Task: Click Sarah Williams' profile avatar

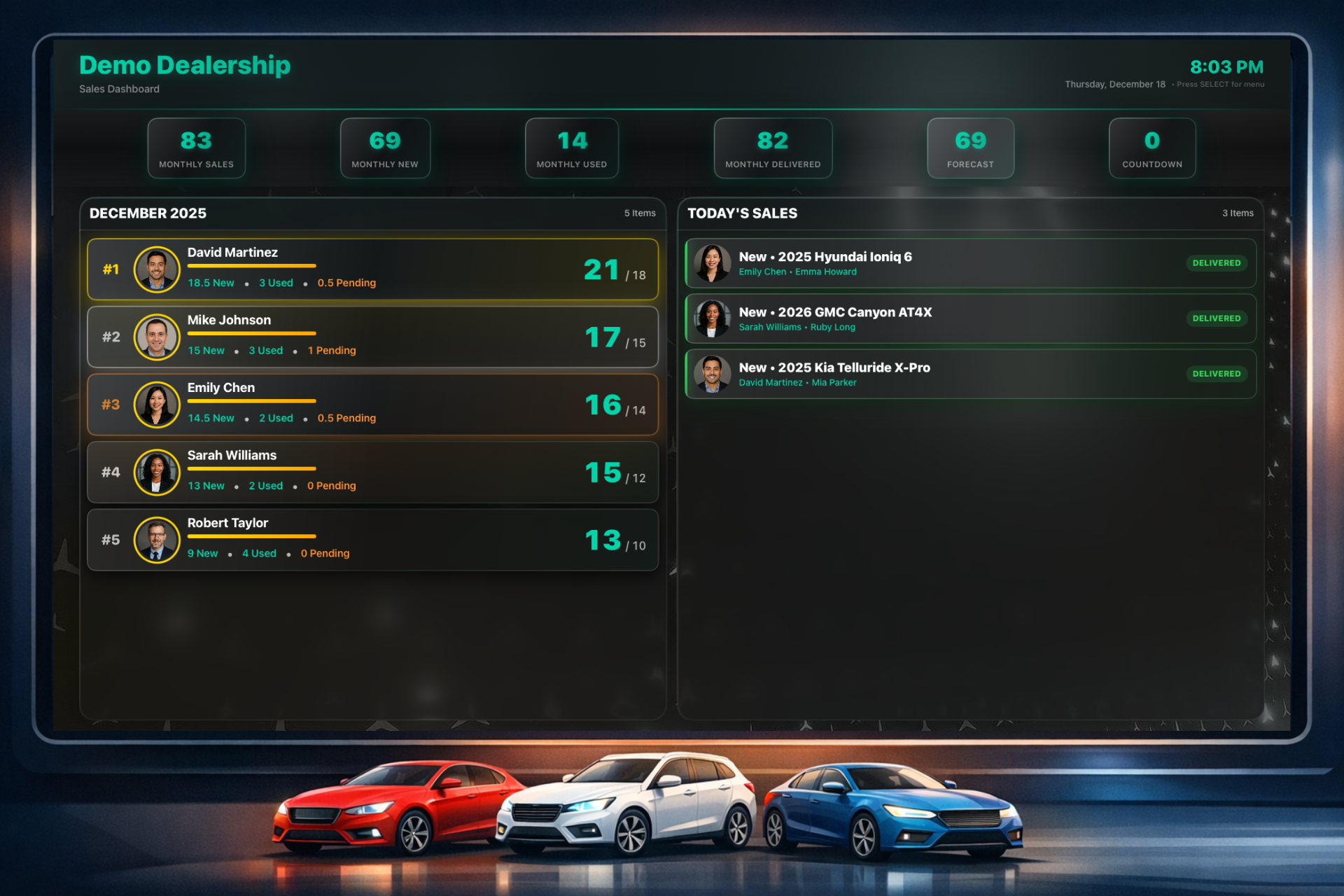Action: click(x=157, y=472)
